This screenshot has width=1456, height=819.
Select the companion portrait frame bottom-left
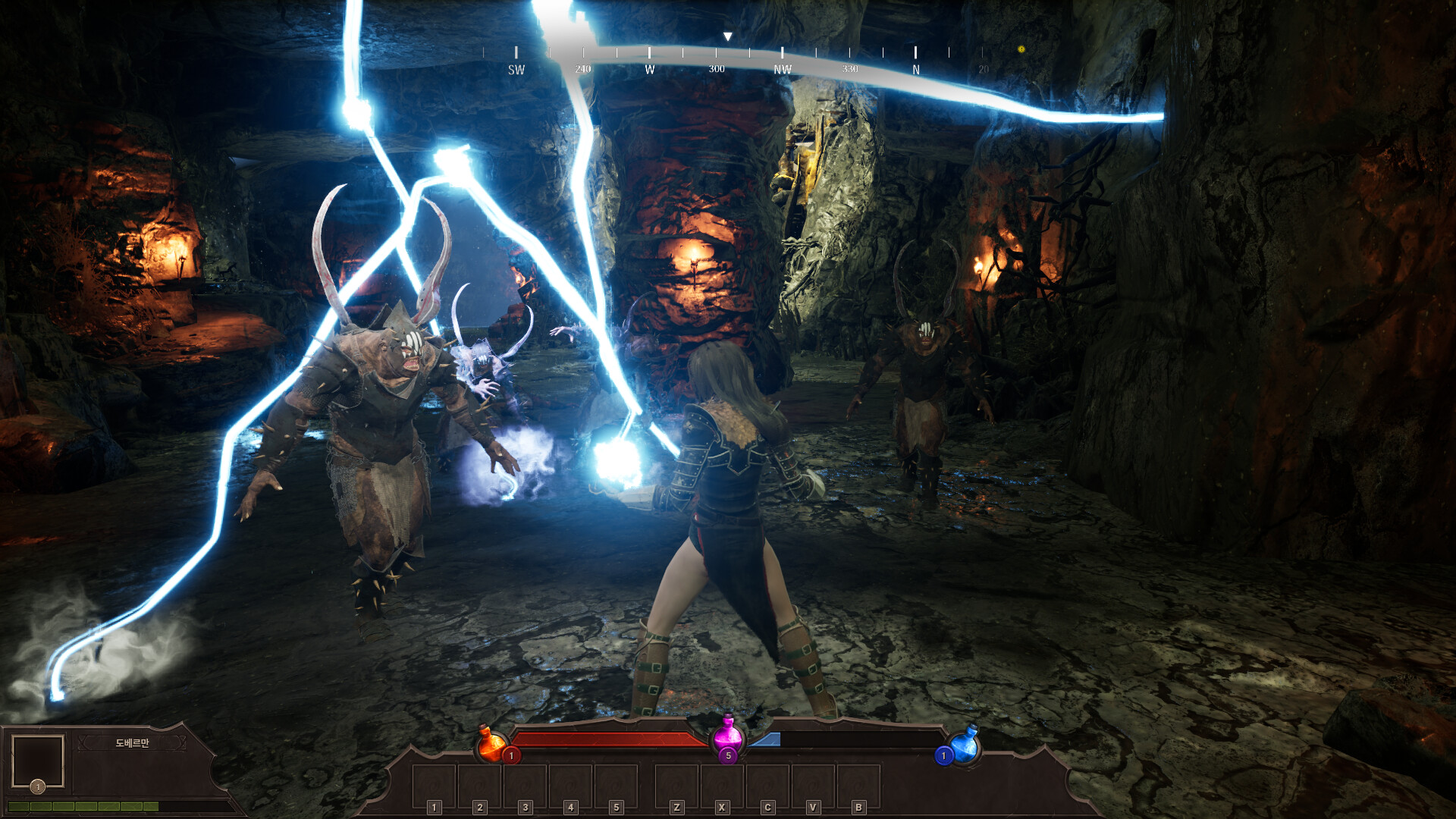(38, 762)
